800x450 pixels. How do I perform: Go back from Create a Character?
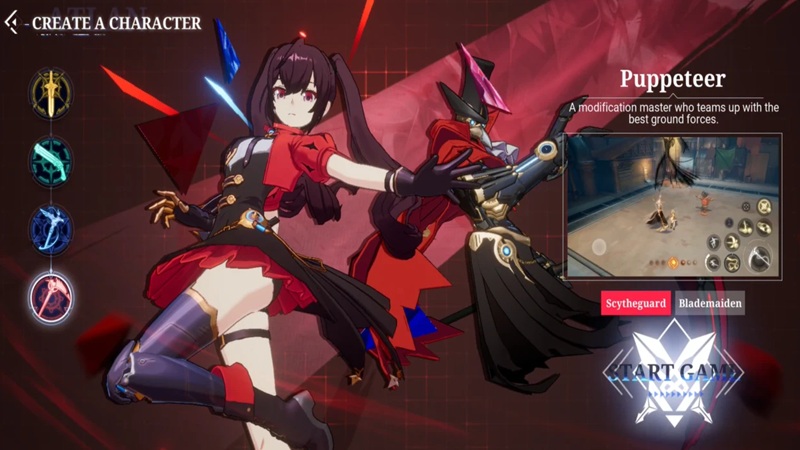(12, 22)
